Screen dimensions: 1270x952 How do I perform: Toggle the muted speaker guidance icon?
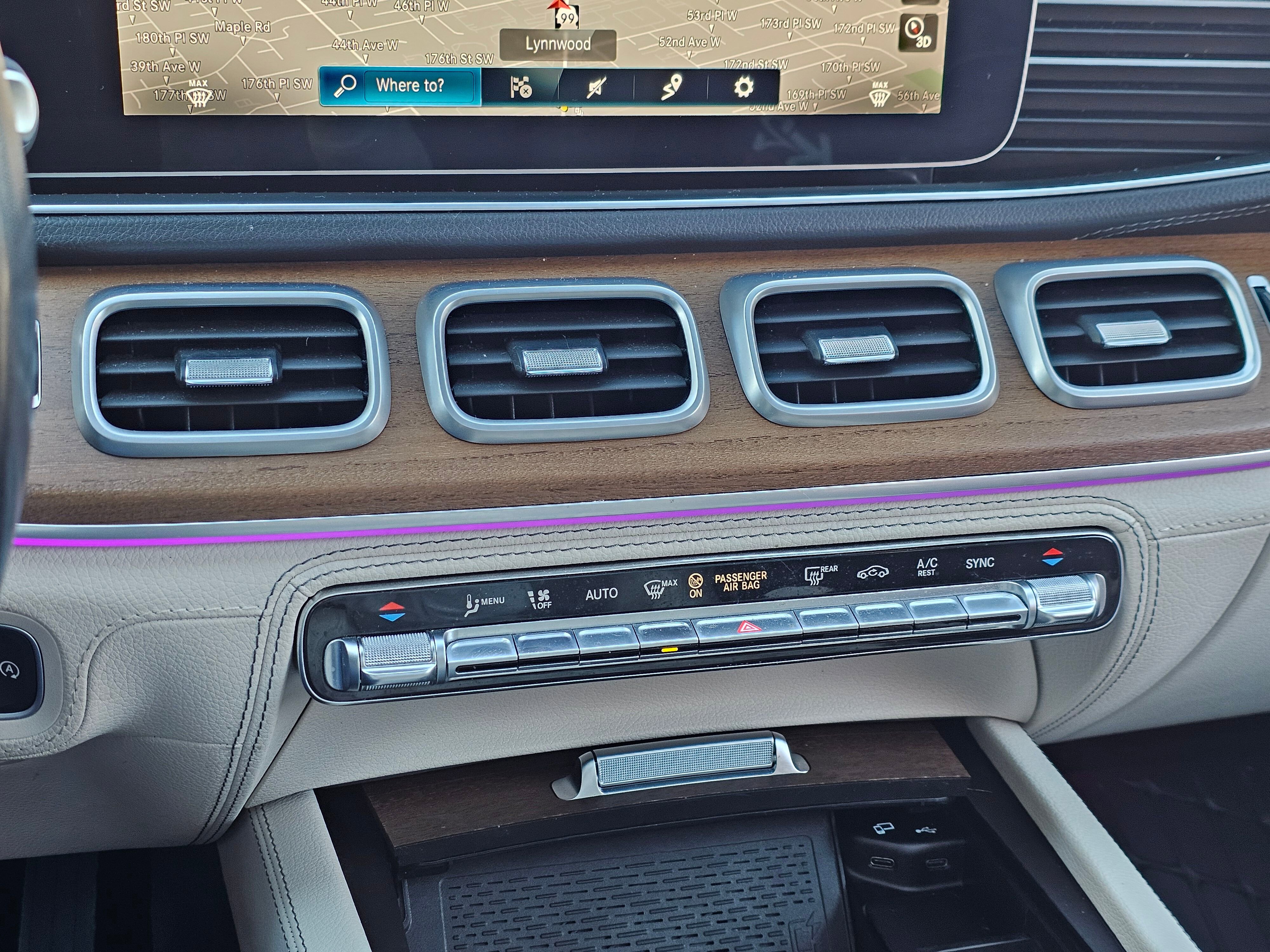596,88
